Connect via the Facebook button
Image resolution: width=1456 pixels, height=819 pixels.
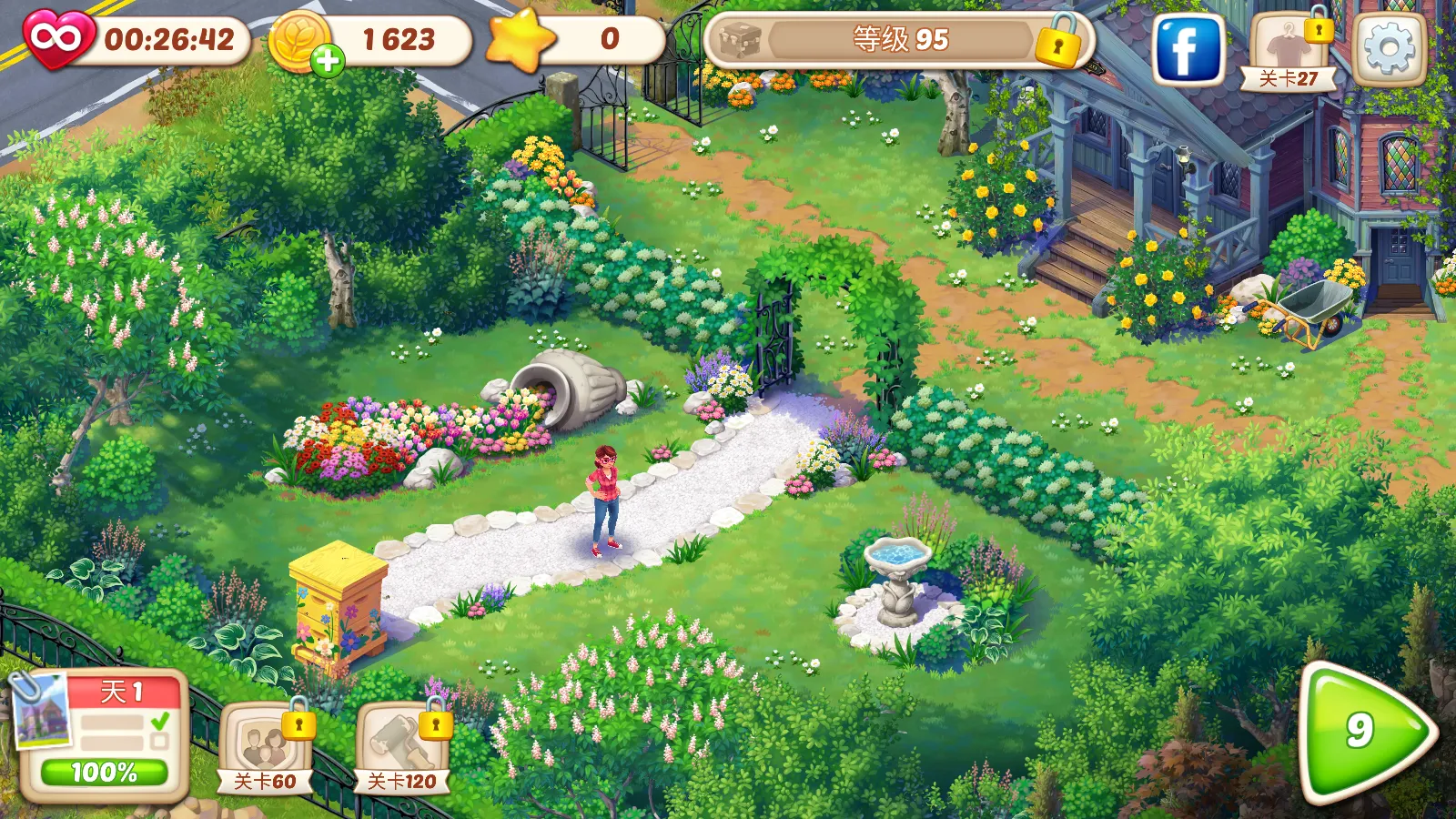pos(1187,50)
